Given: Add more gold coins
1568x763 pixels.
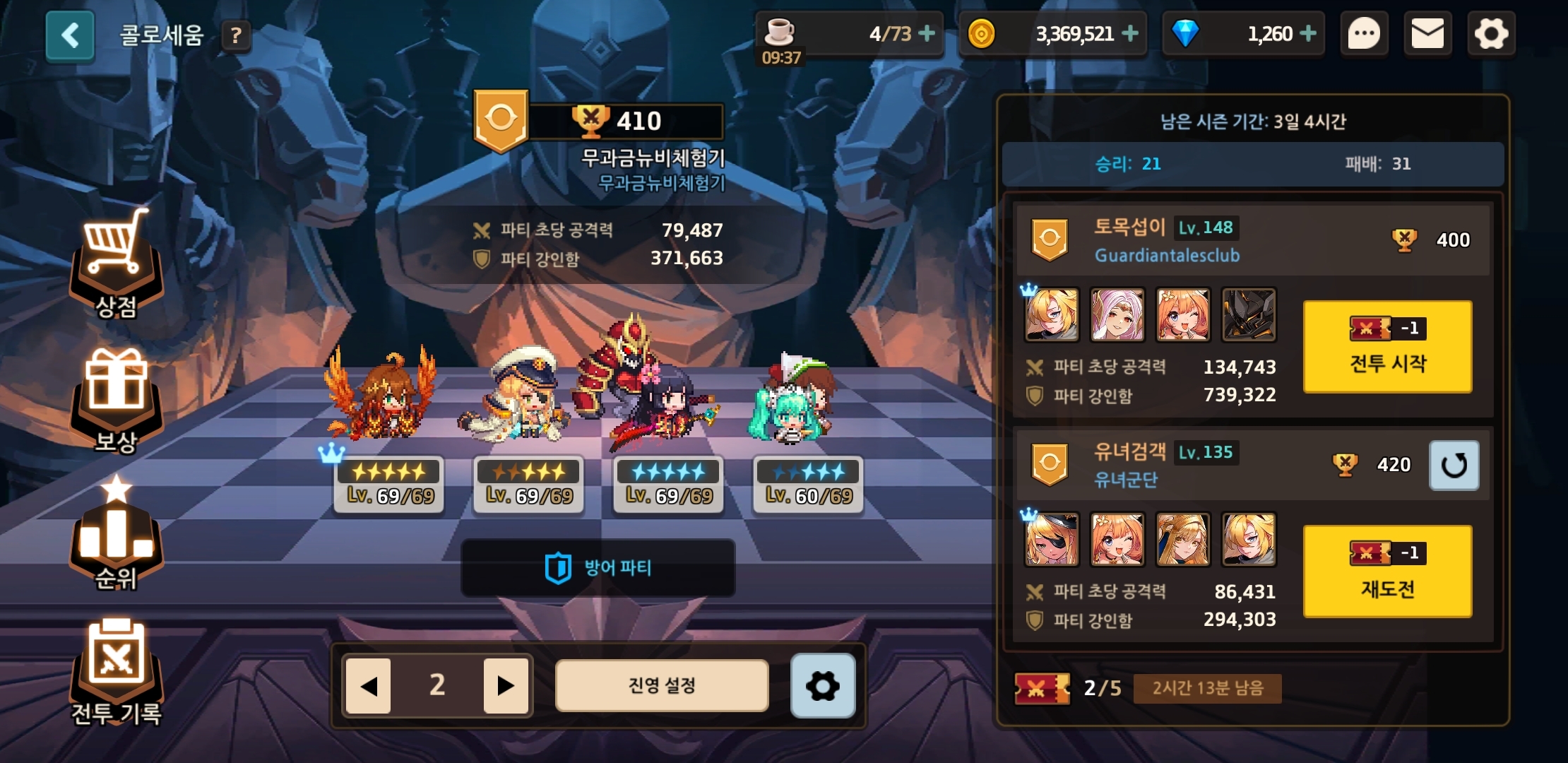Looking at the screenshot, I should (1130, 33).
